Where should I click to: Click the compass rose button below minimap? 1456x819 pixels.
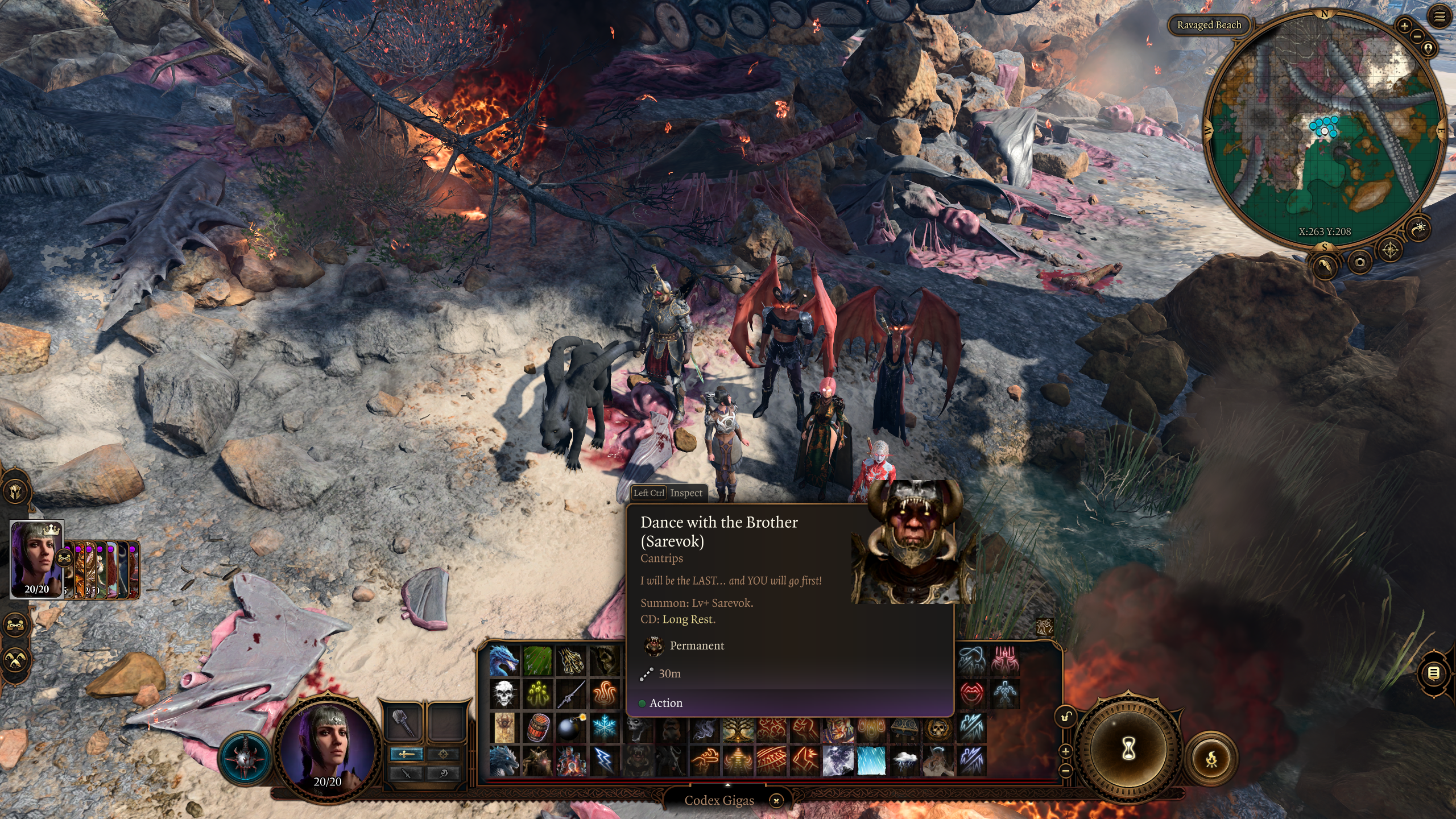pyautogui.click(x=1390, y=250)
